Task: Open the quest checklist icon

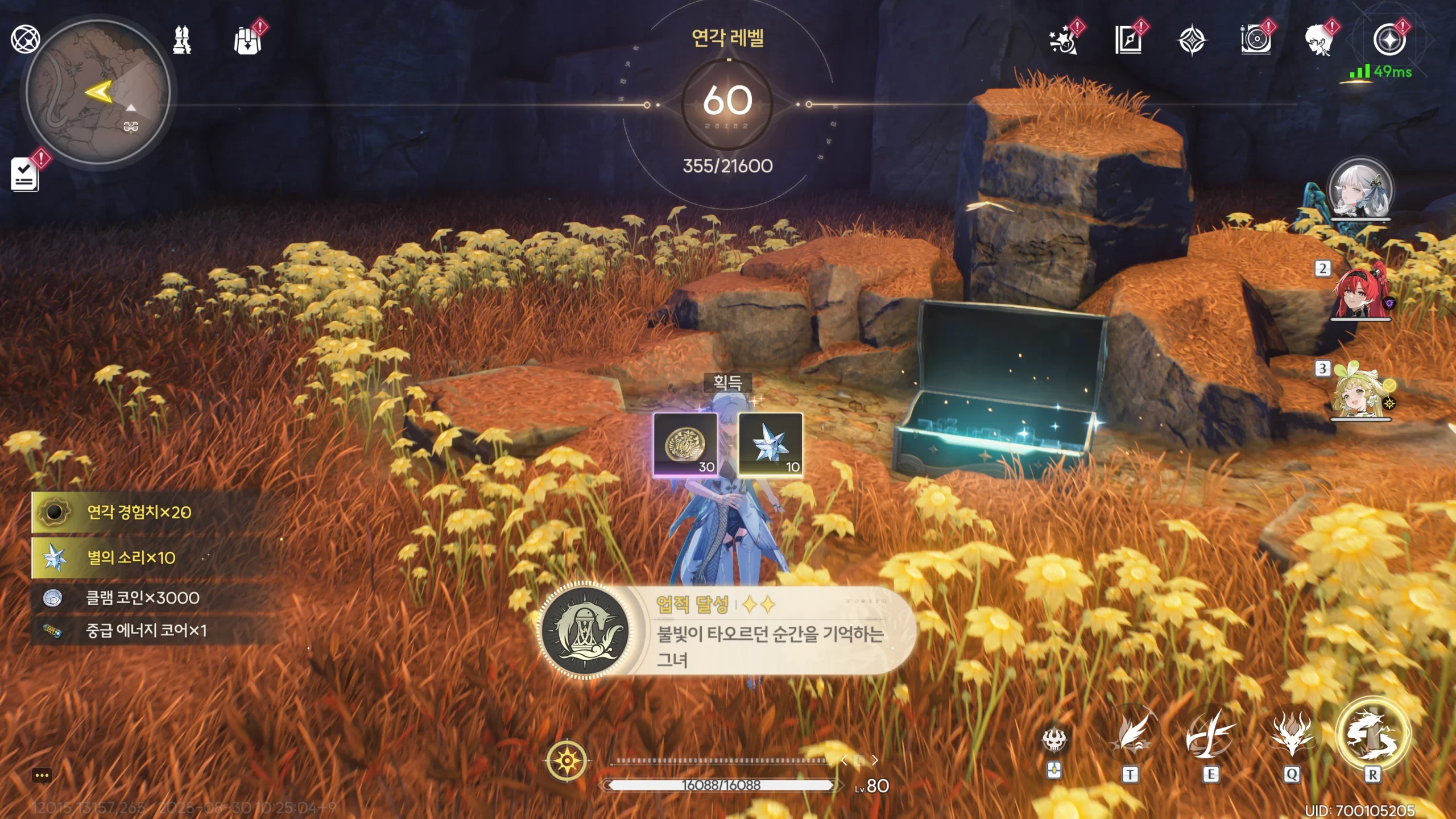Action: tap(25, 173)
